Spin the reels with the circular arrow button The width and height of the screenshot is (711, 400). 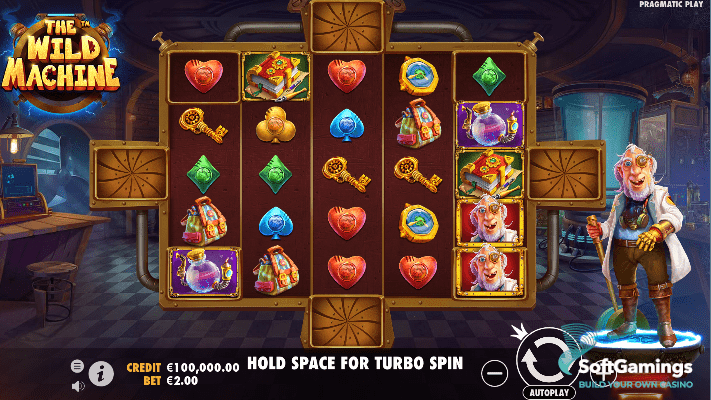click(541, 360)
